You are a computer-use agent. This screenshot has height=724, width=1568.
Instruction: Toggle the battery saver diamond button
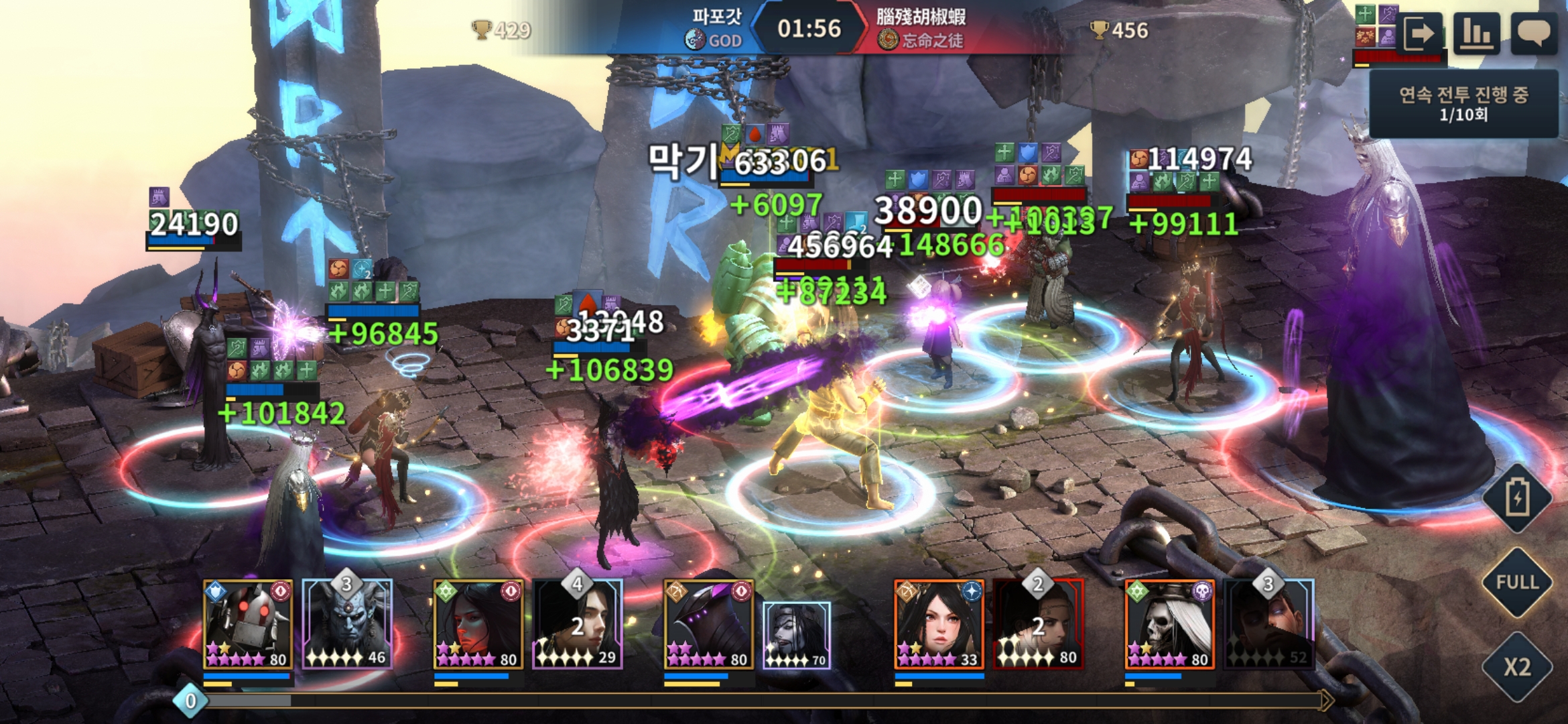click(1517, 498)
